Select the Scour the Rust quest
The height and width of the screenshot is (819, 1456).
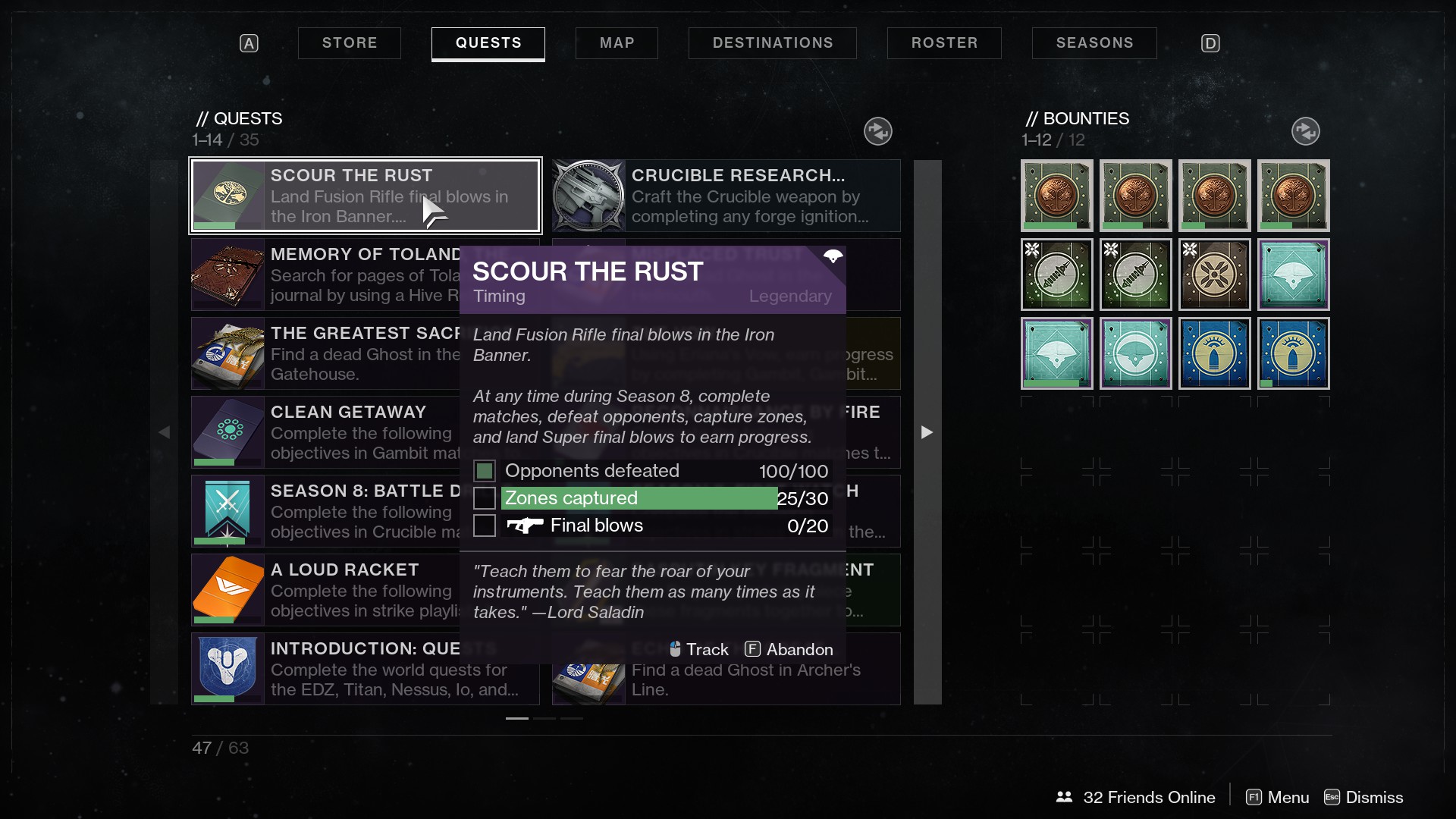[365, 196]
